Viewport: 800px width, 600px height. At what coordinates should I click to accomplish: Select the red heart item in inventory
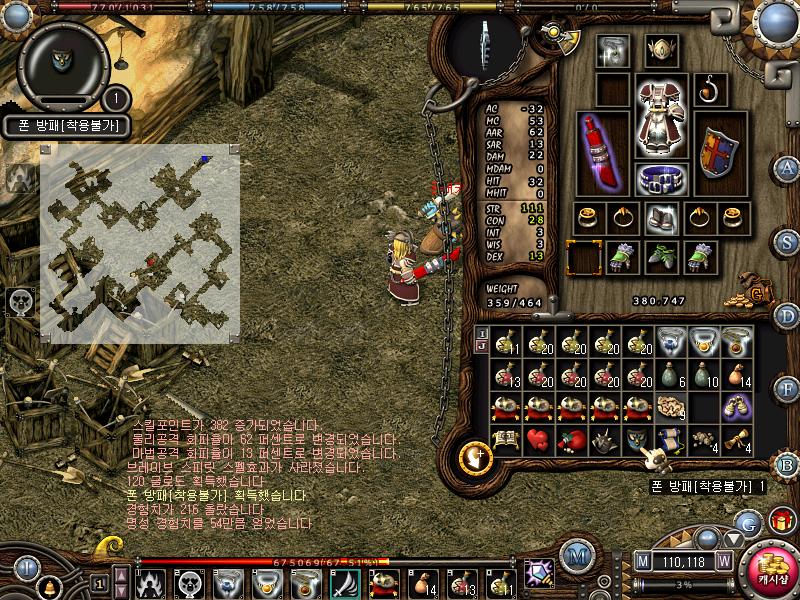click(x=538, y=440)
